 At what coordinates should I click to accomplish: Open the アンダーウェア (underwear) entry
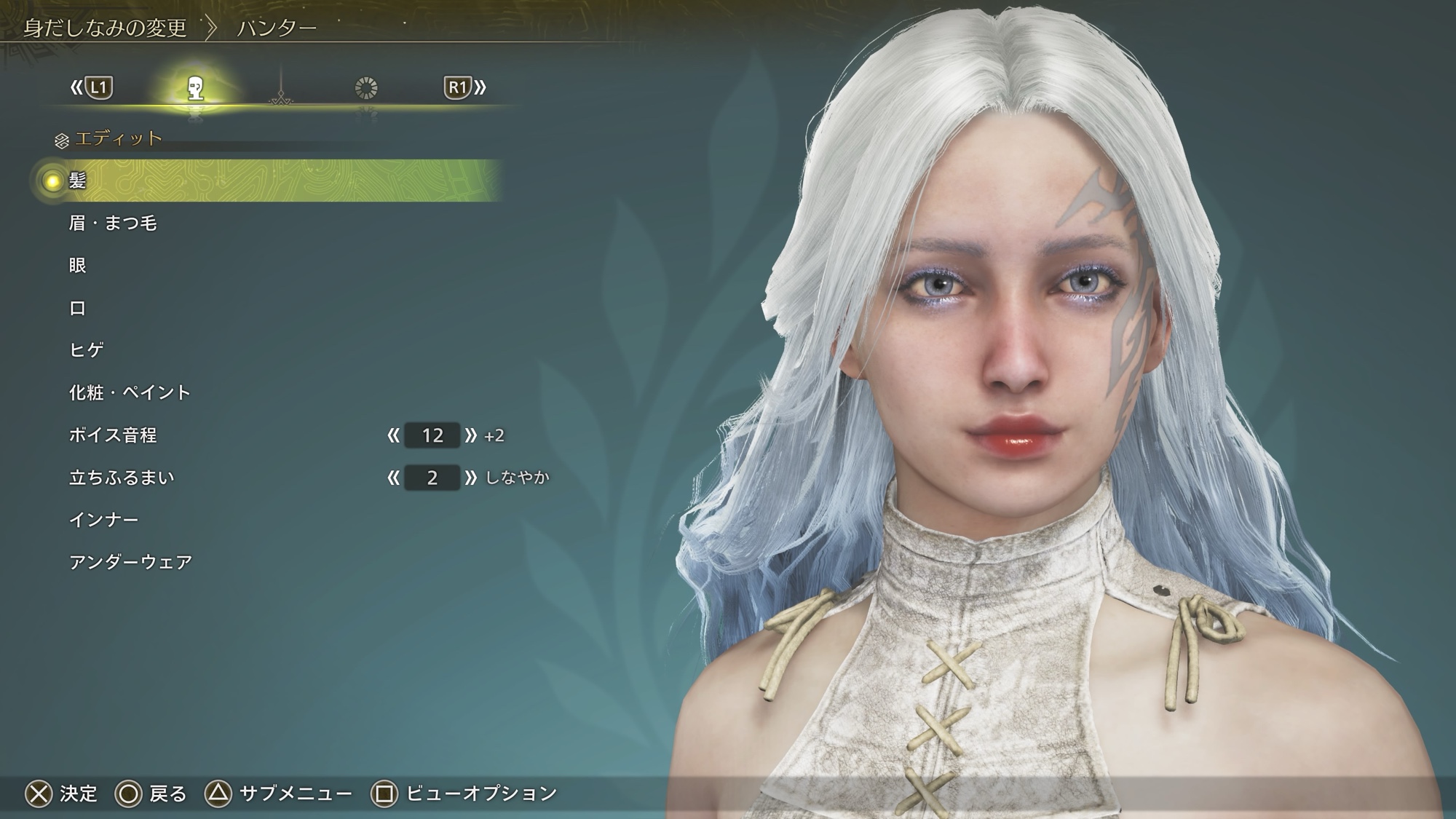(x=131, y=562)
